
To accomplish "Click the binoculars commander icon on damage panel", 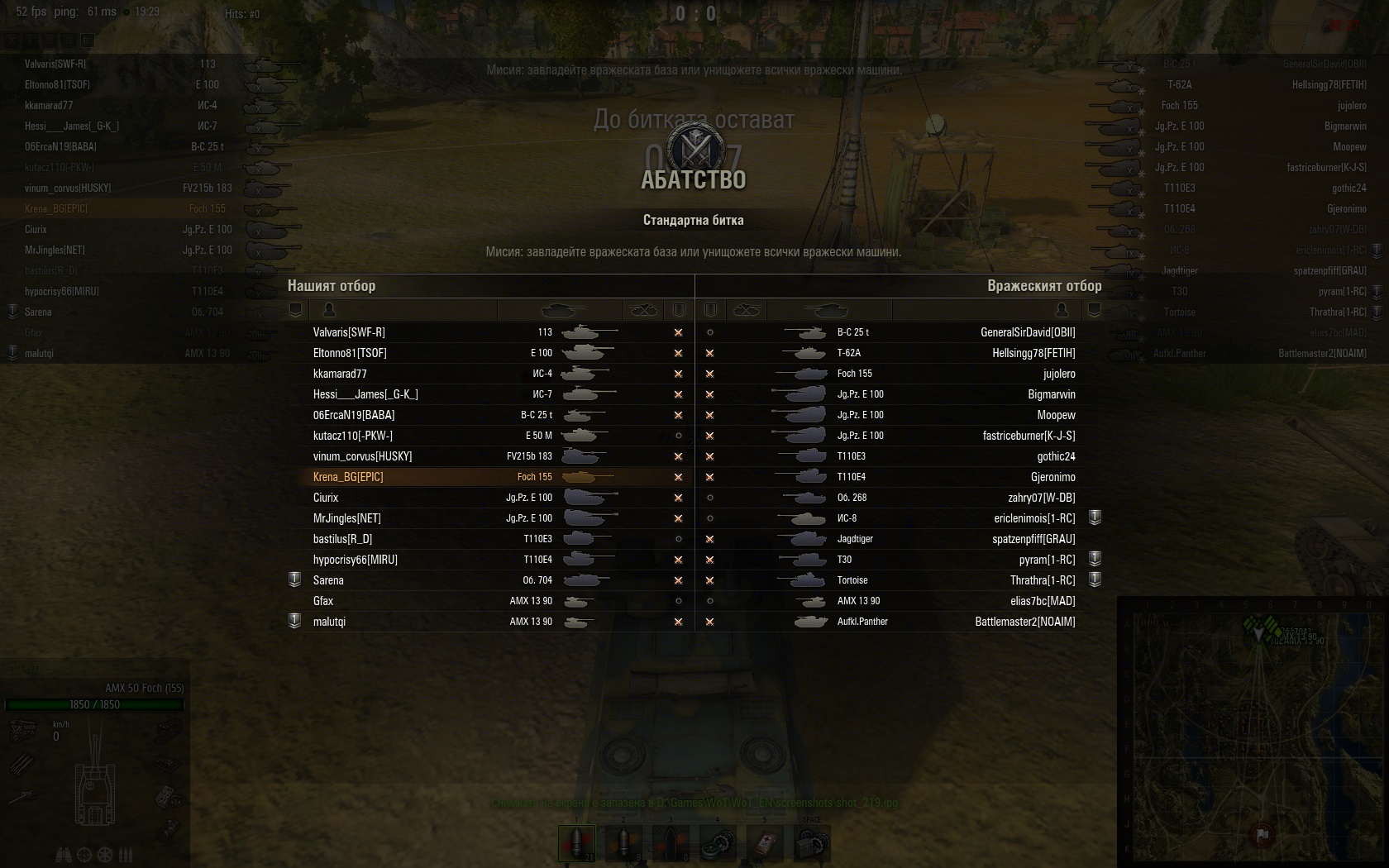I will (x=65, y=854).
